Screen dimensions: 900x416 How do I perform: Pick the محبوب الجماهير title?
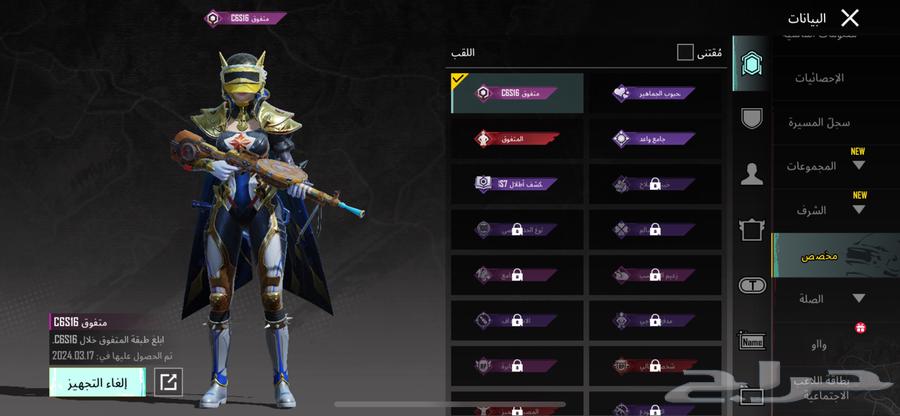pyautogui.click(x=655, y=93)
